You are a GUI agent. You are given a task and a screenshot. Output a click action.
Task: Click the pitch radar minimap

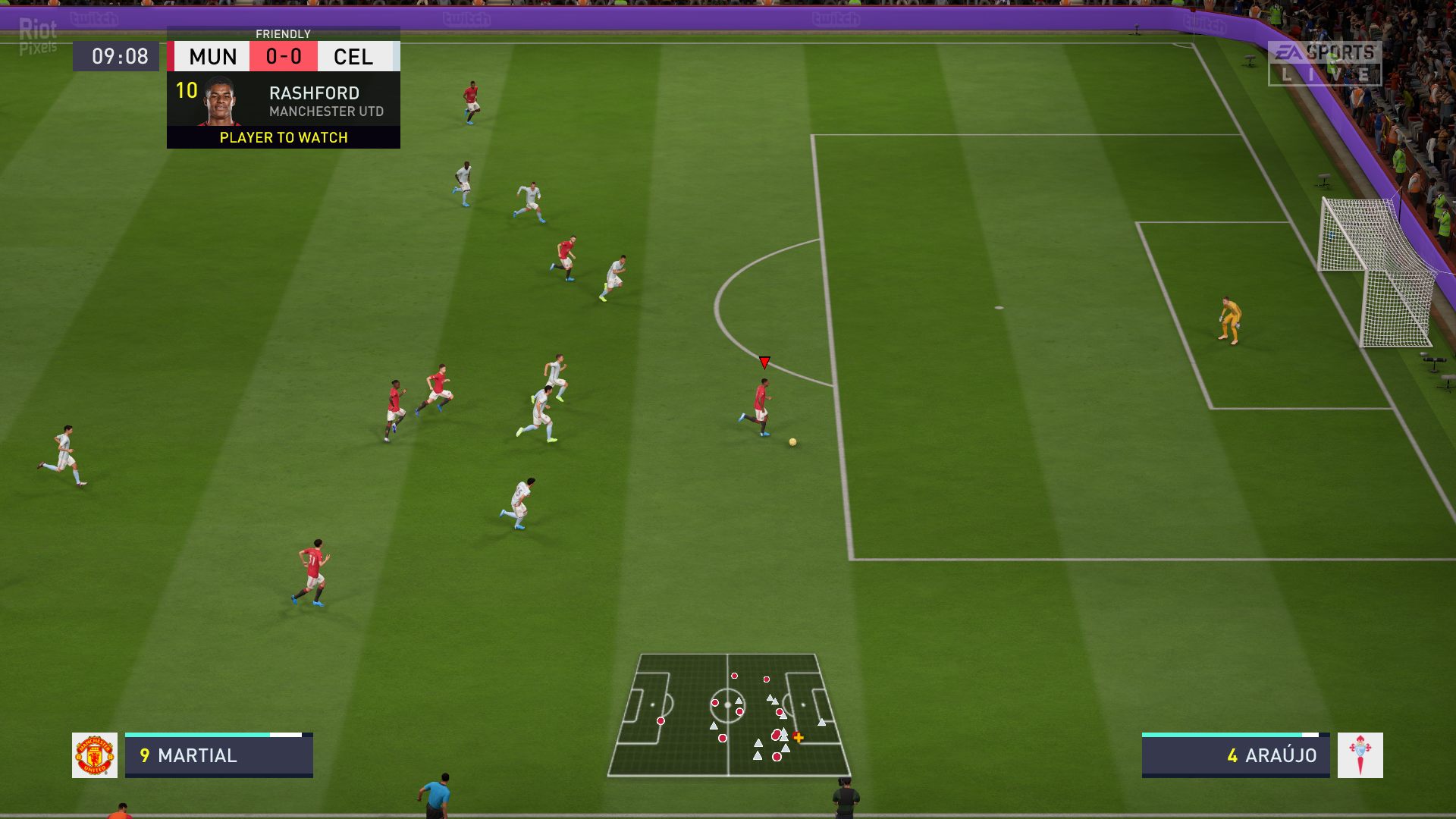tap(729, 715)
